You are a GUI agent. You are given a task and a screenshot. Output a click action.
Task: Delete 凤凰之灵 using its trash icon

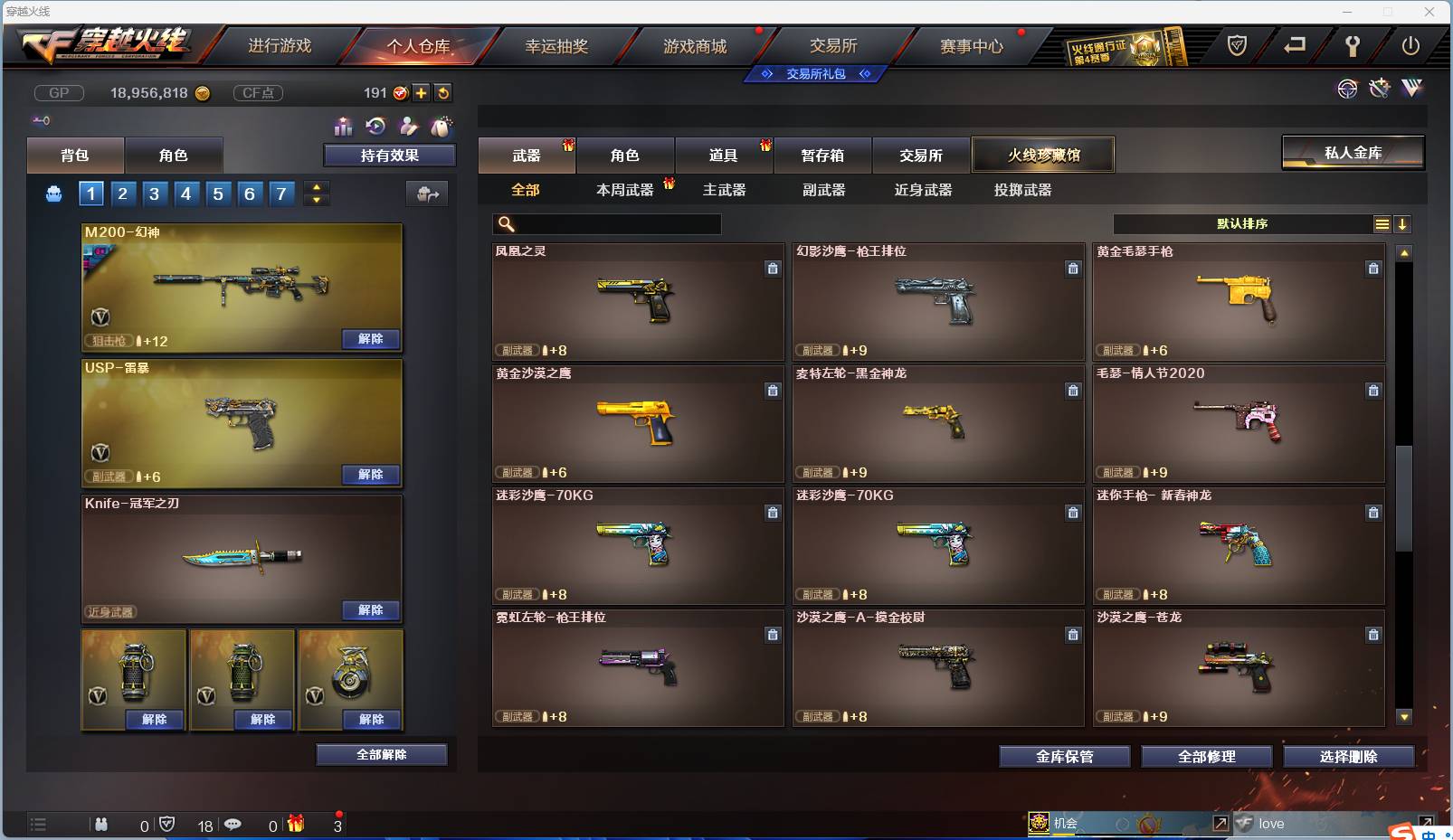tap(774, 269)
